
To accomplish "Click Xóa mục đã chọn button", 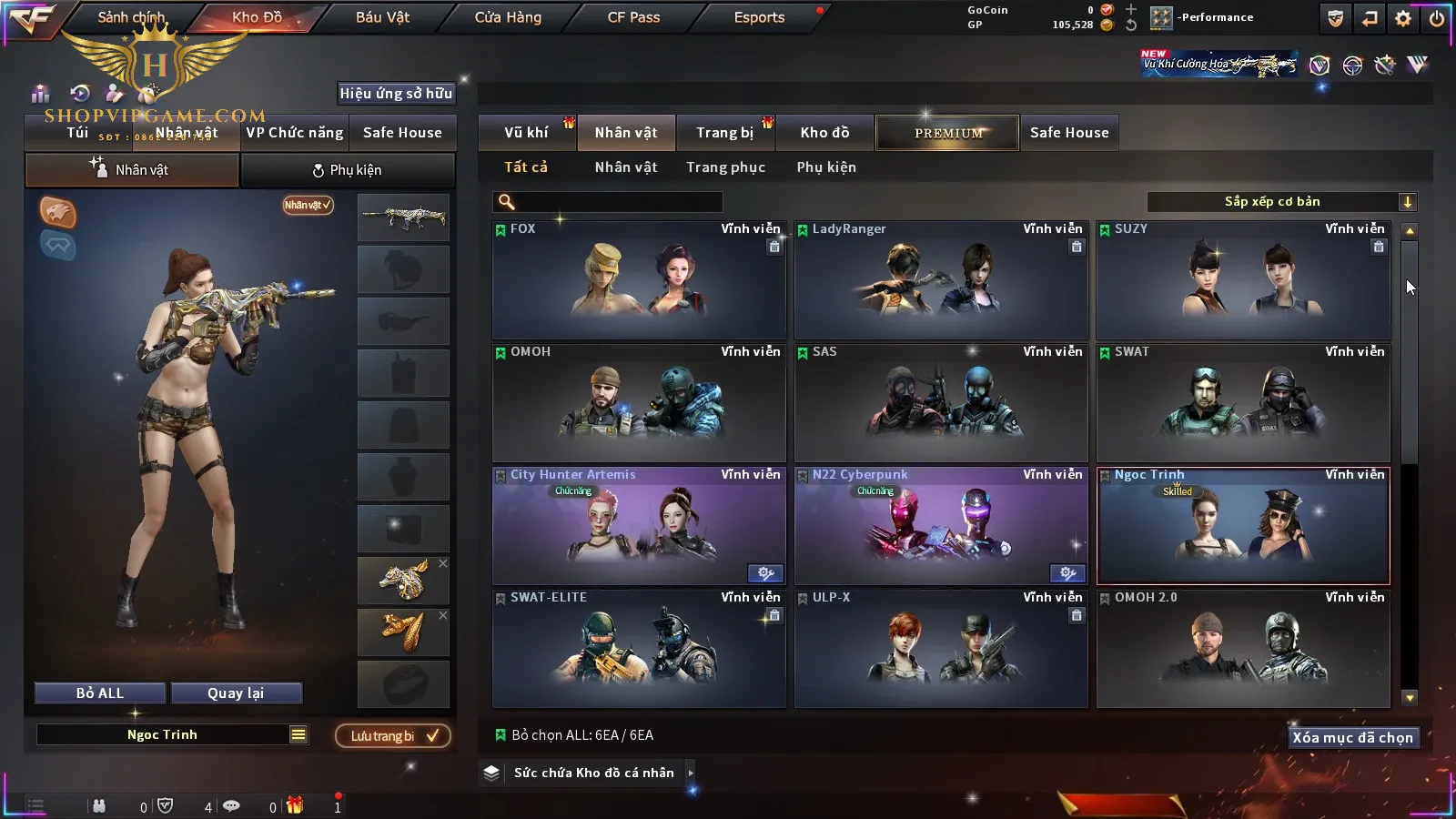I will coord(1352,738).
